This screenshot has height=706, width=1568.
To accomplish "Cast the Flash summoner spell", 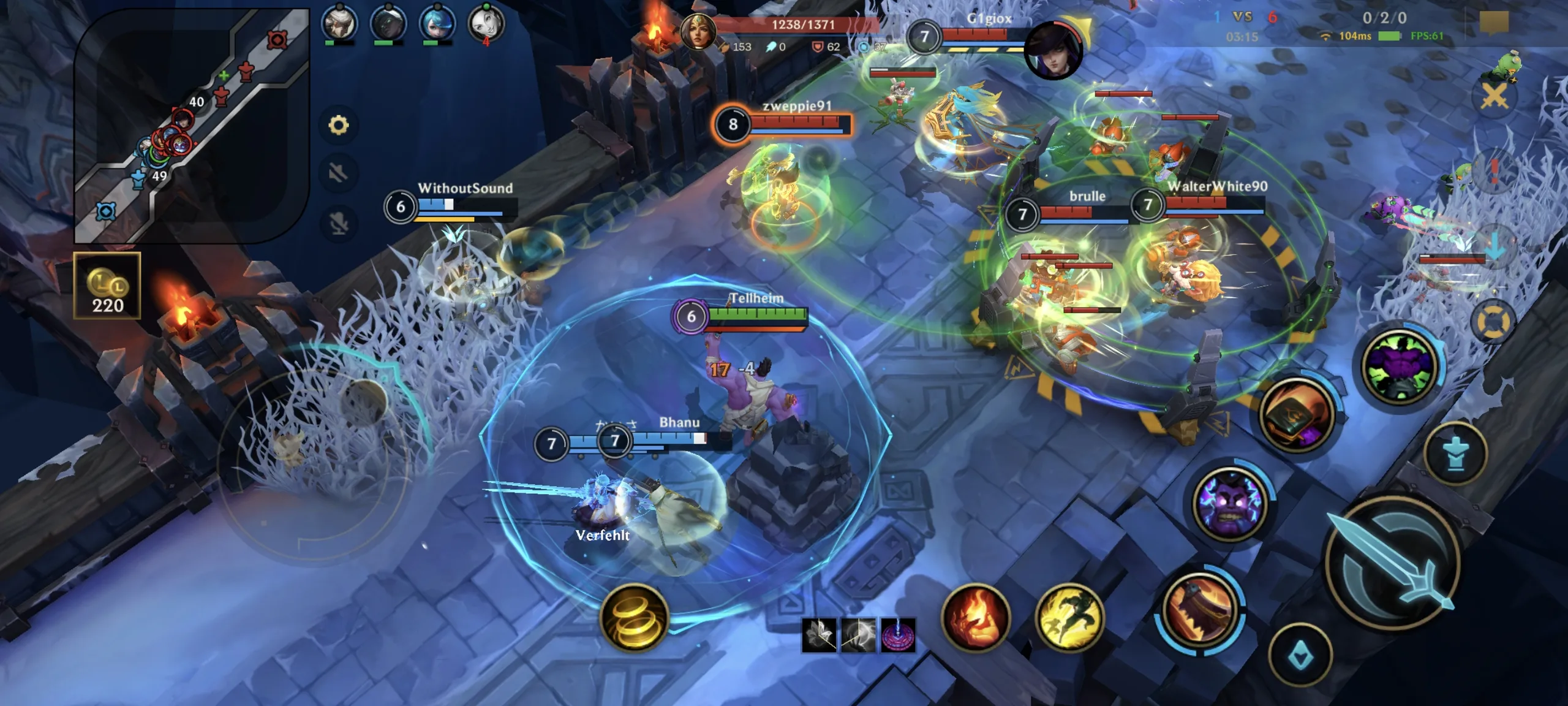I will [1069, 617].
